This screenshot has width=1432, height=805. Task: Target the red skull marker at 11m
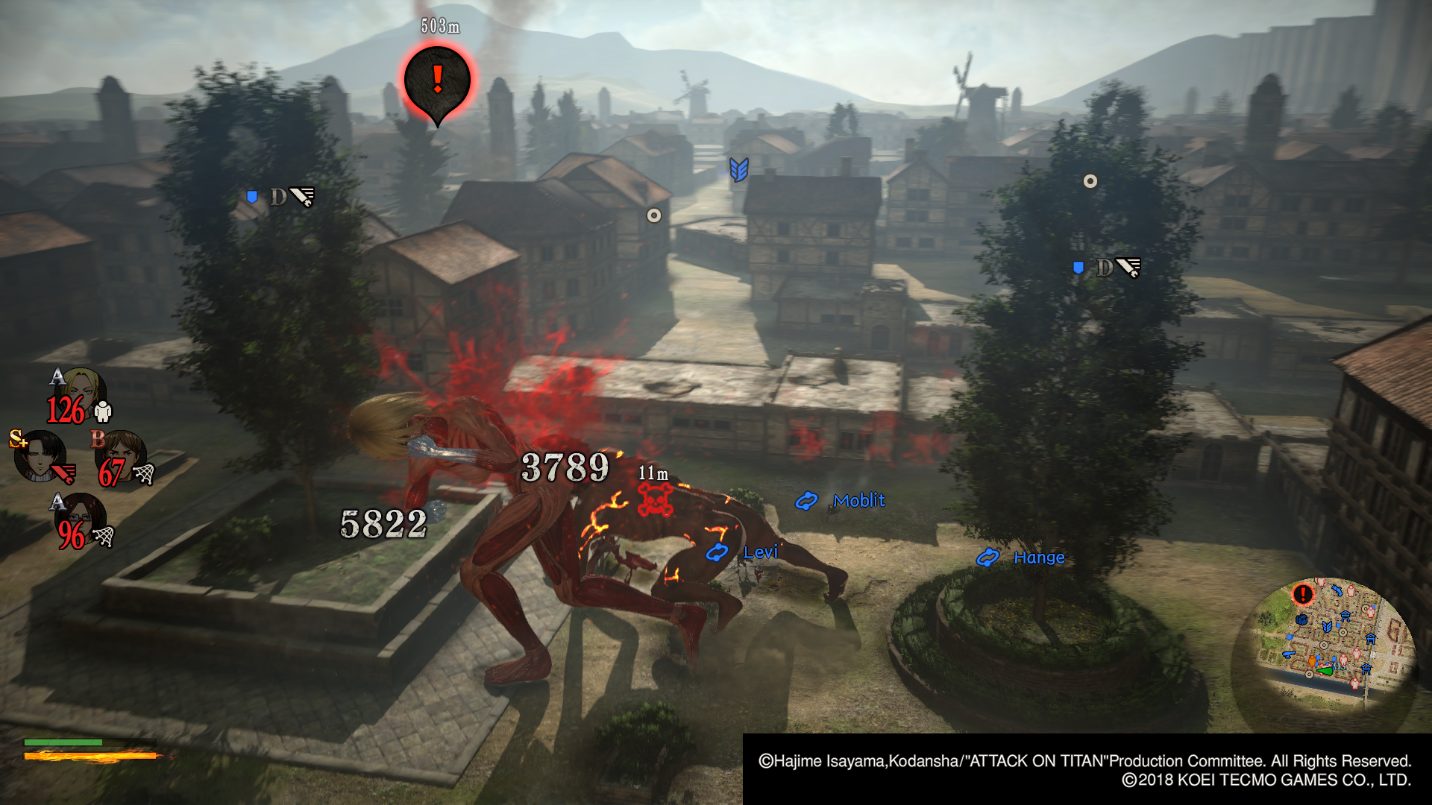[655, 494]
